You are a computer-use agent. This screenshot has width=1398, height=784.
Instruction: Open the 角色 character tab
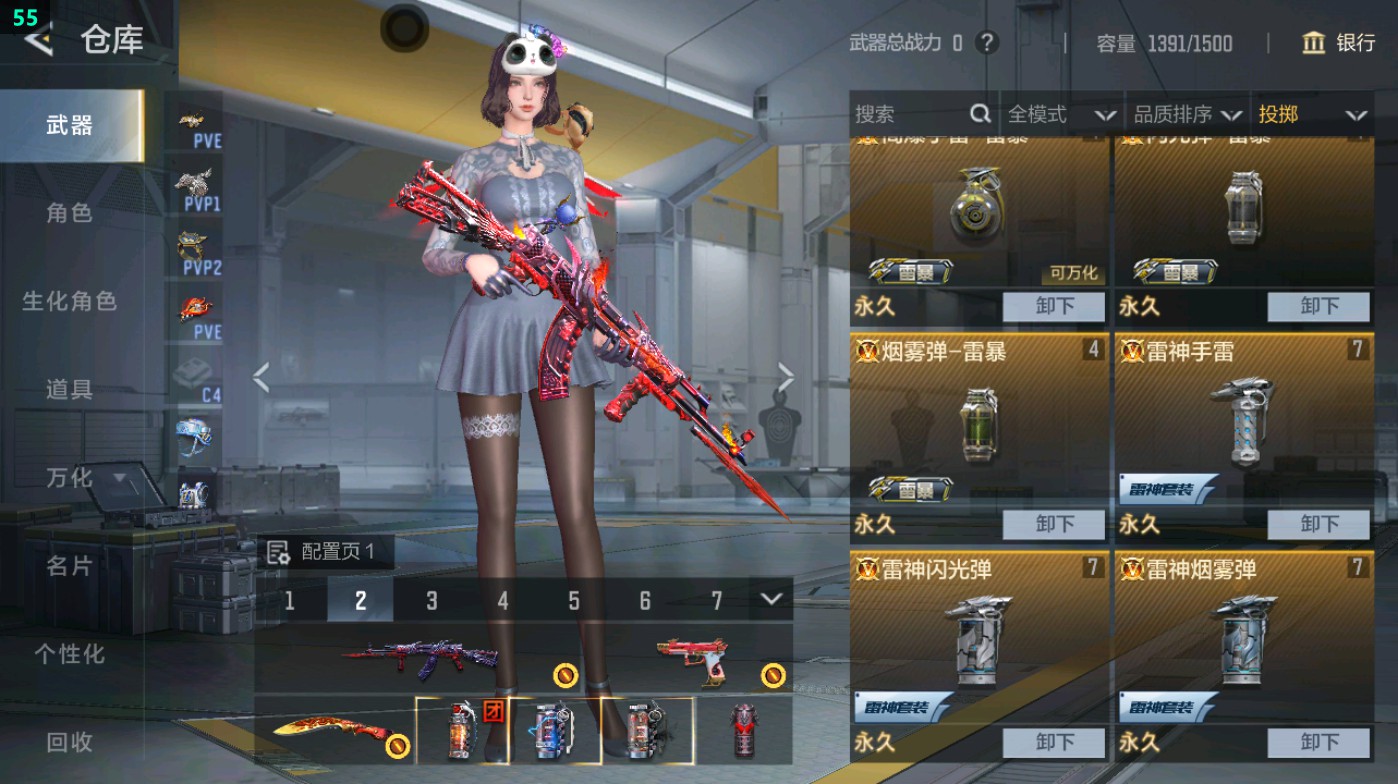tap(70, 213)
